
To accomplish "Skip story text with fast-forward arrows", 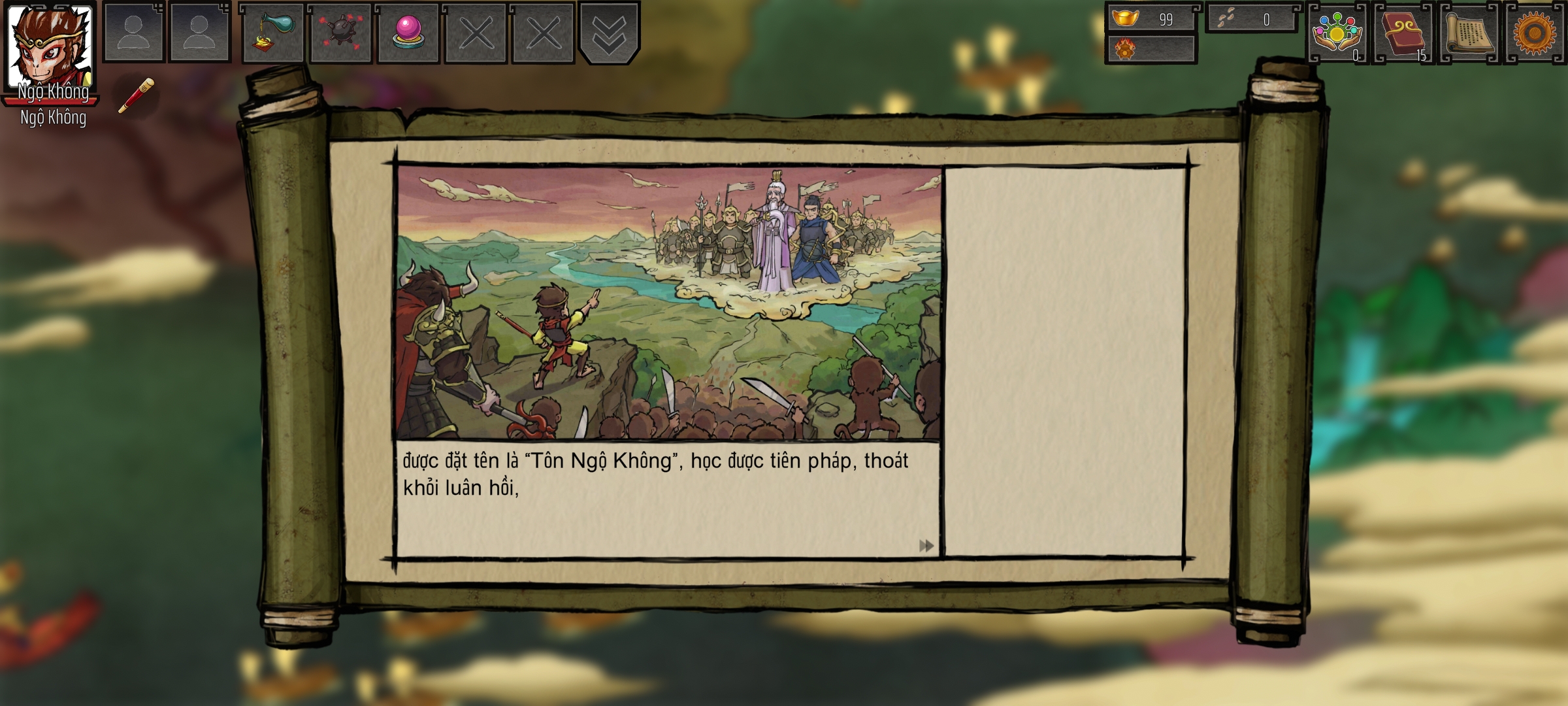I will [x=926, y=546].
